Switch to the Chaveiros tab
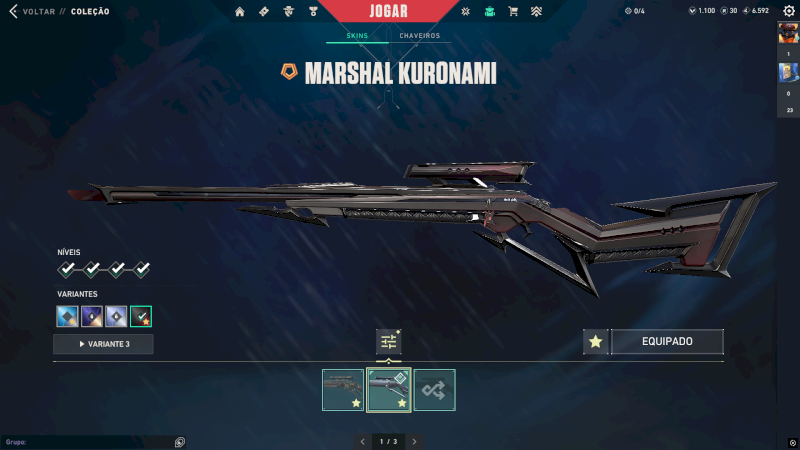Viewport: 800px width, 450px height. click(x=419, y=36)
